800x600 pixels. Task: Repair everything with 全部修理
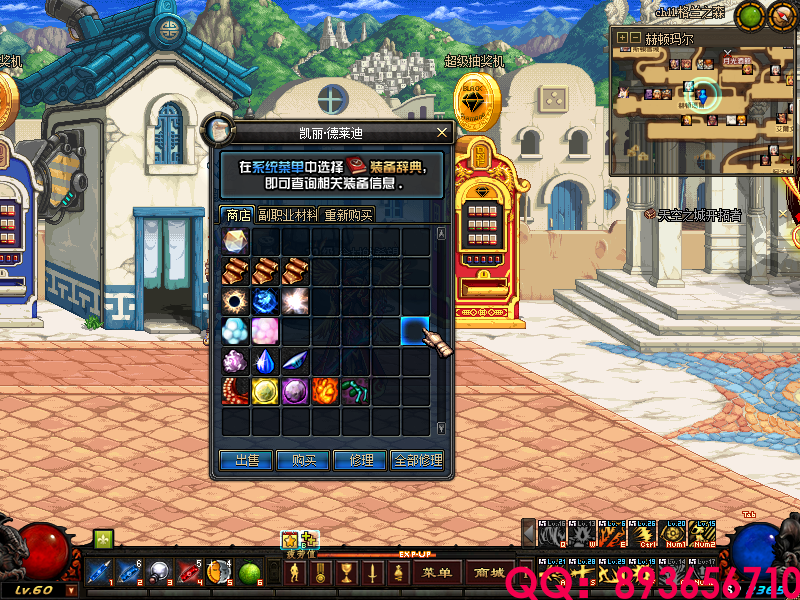[x=417, y=460]
